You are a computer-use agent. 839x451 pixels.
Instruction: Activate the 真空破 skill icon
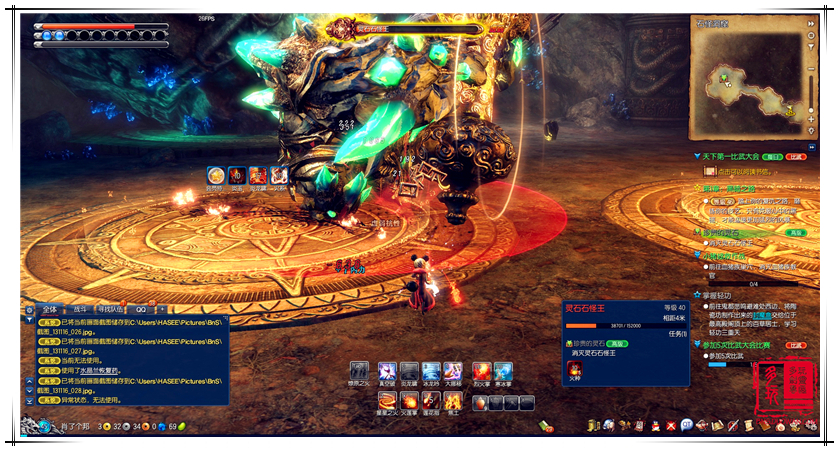pos(387,372)
